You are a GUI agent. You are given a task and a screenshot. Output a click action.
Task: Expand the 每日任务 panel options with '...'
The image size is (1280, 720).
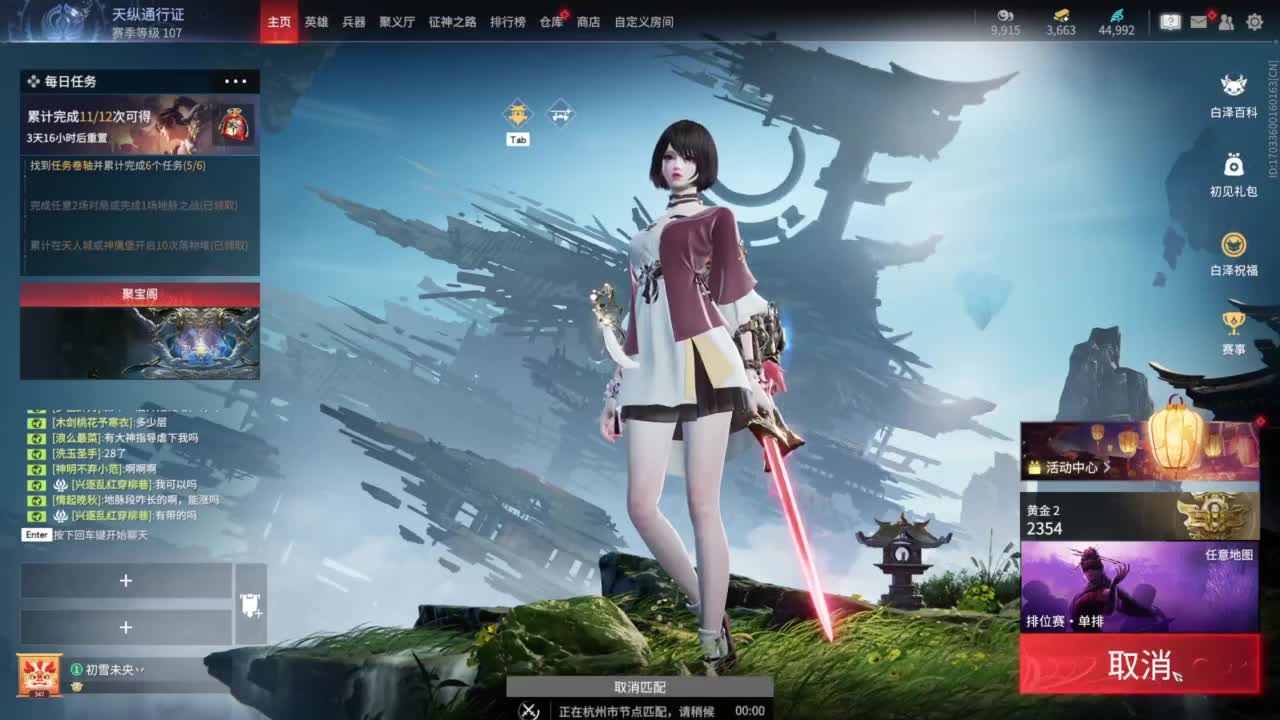coord(235,81)
